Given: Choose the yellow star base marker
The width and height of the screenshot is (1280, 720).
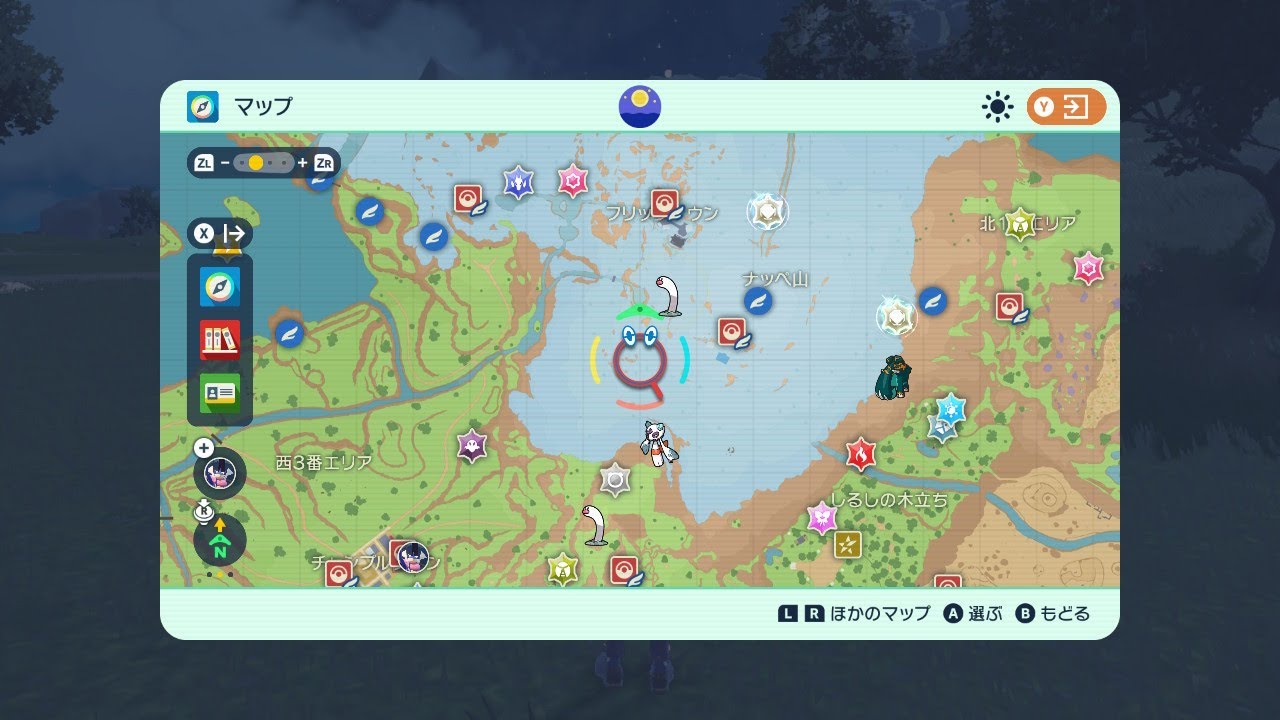Looking at the screenshot, I should click(x=848, y=545).
